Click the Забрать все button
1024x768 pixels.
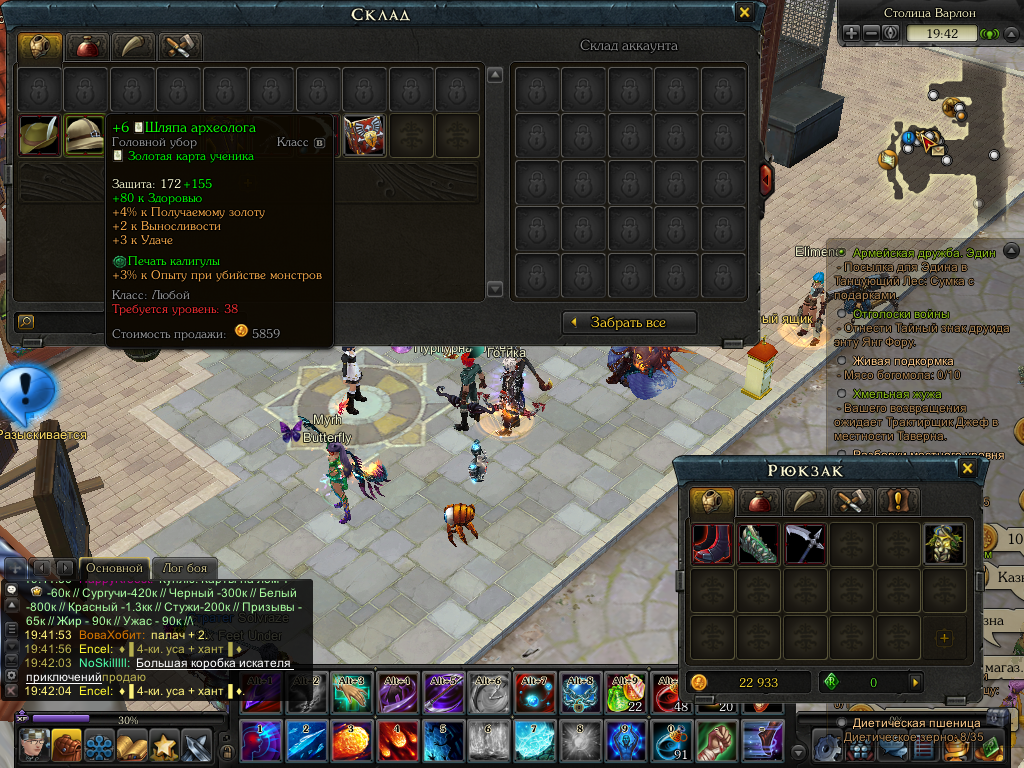click(628, 322)
